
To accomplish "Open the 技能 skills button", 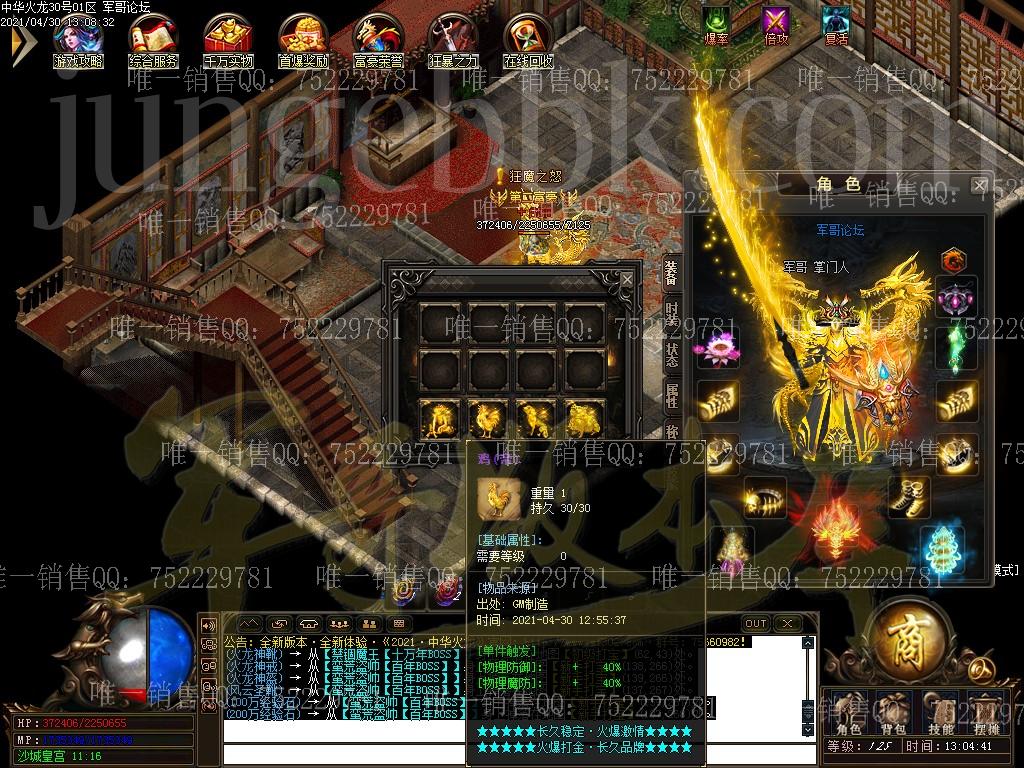I will 941,714.
